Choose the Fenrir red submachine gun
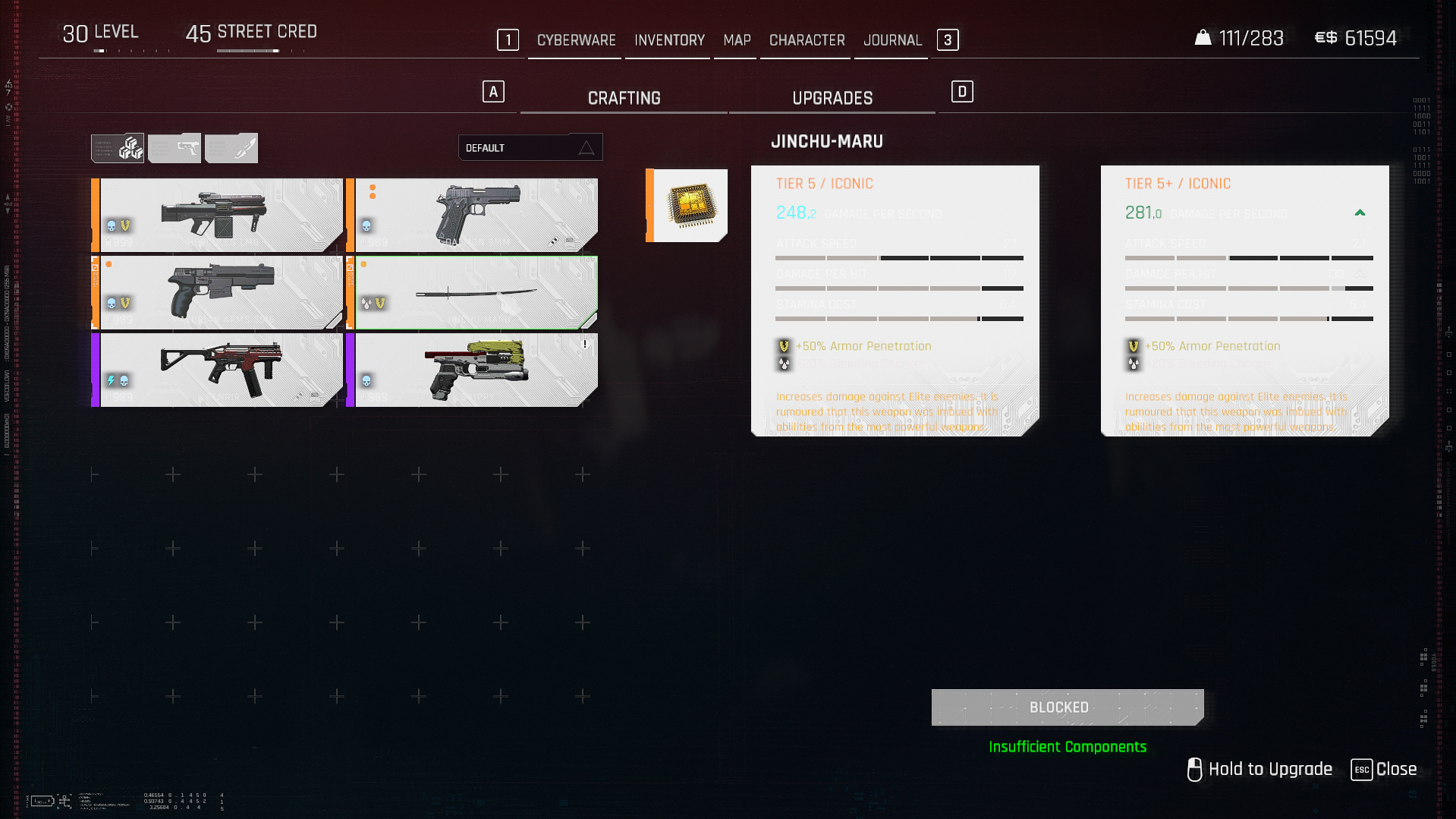Image resolution: width=1456 pixels, height=819 pixels. tap(218, 370)
